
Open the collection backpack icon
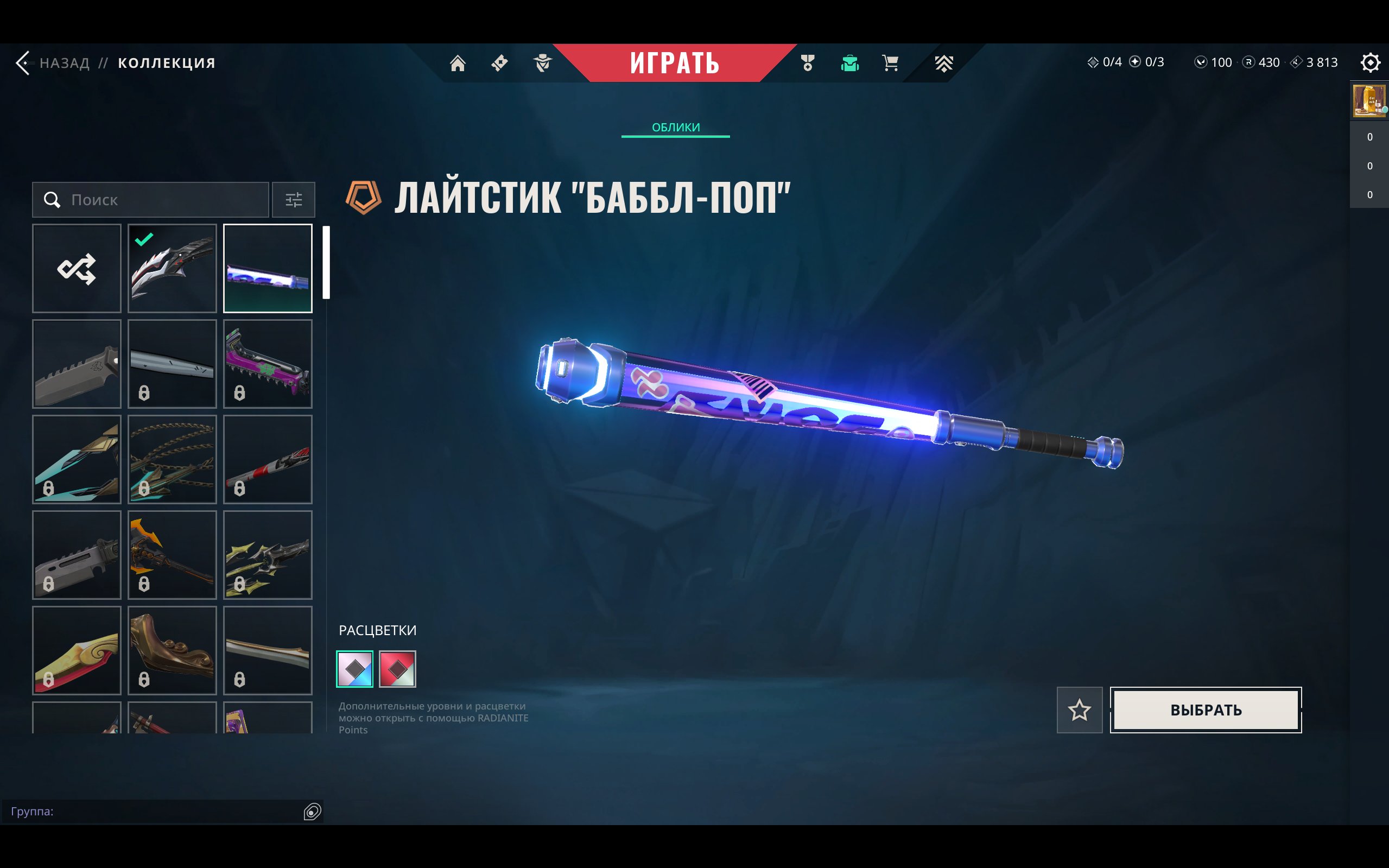click(x=849, y=62)
